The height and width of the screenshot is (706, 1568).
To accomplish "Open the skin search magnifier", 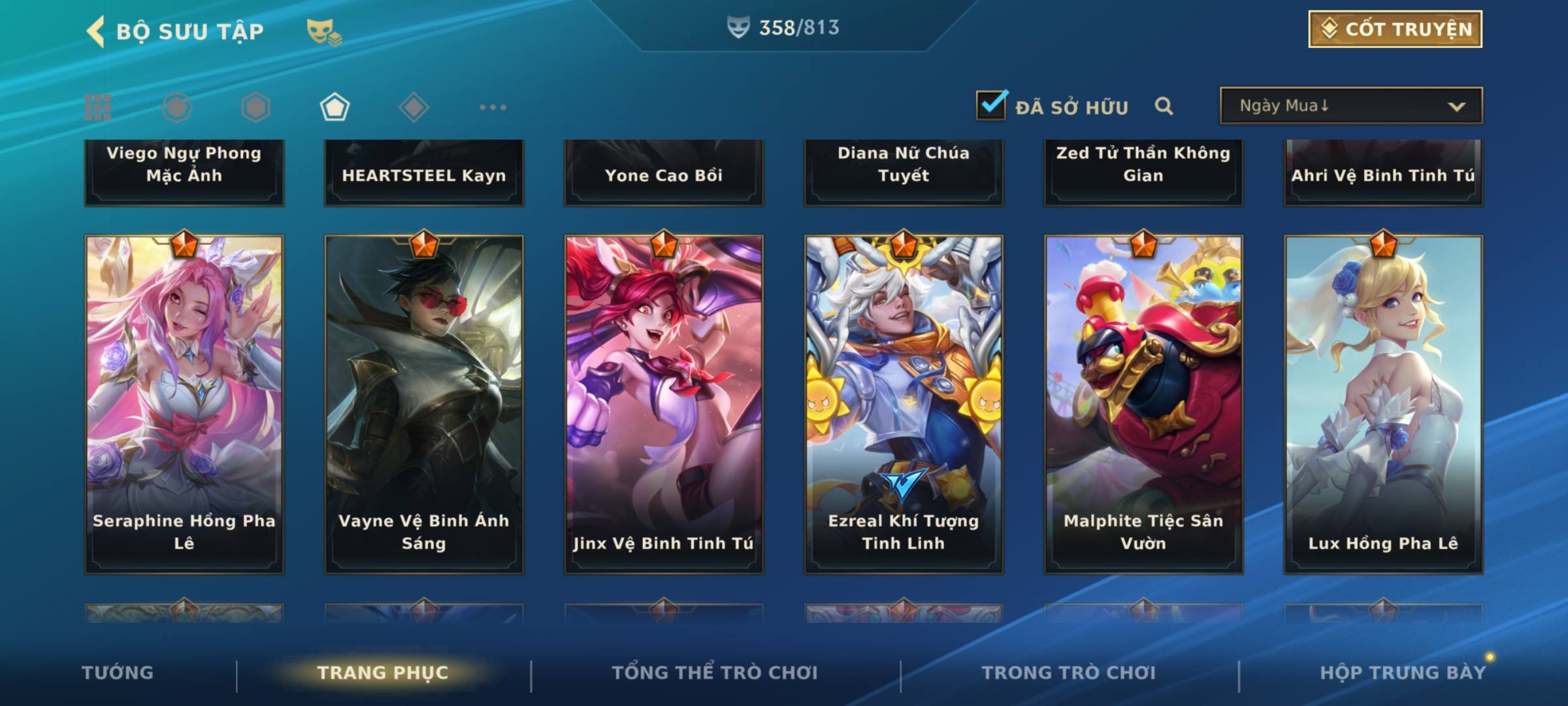I will pos(1164,106).
